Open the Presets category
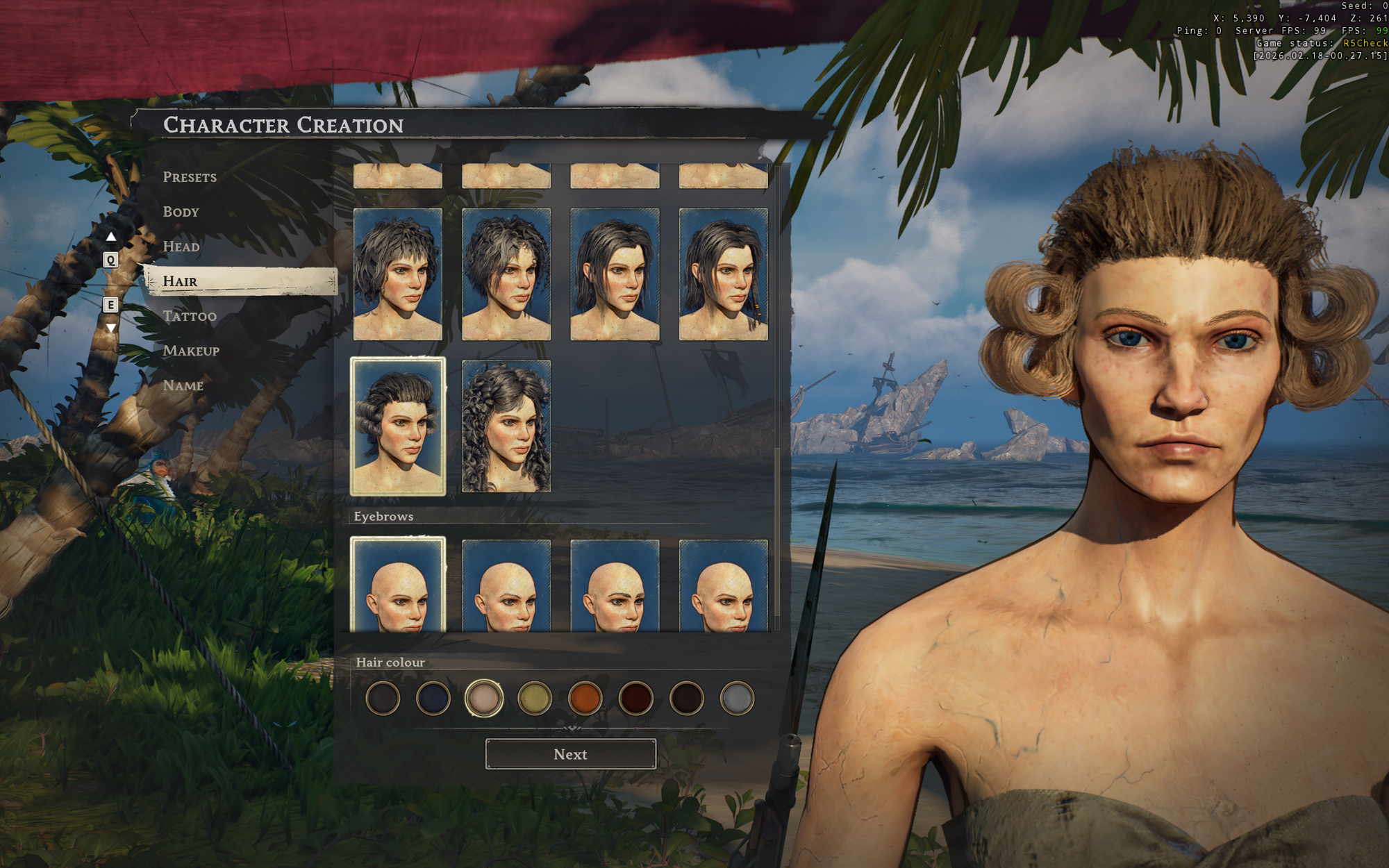The height and width of the screenshot is (868, 1389). pyautogui.click(x=190, y=177)
